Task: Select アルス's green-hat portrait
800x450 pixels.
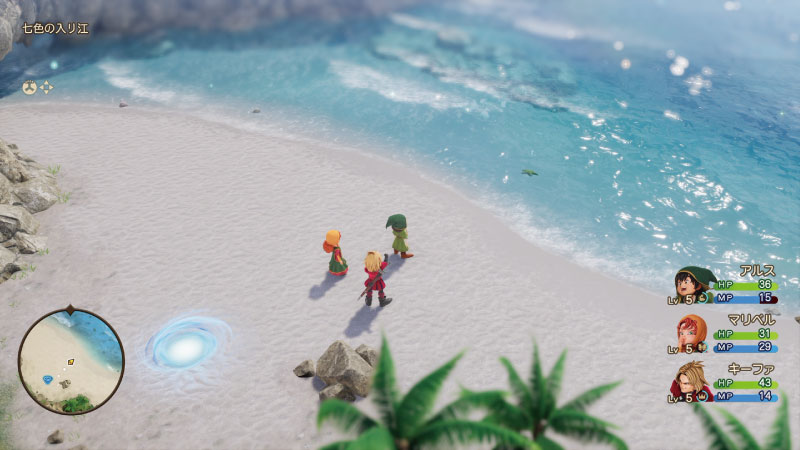Action: point(692,285)
